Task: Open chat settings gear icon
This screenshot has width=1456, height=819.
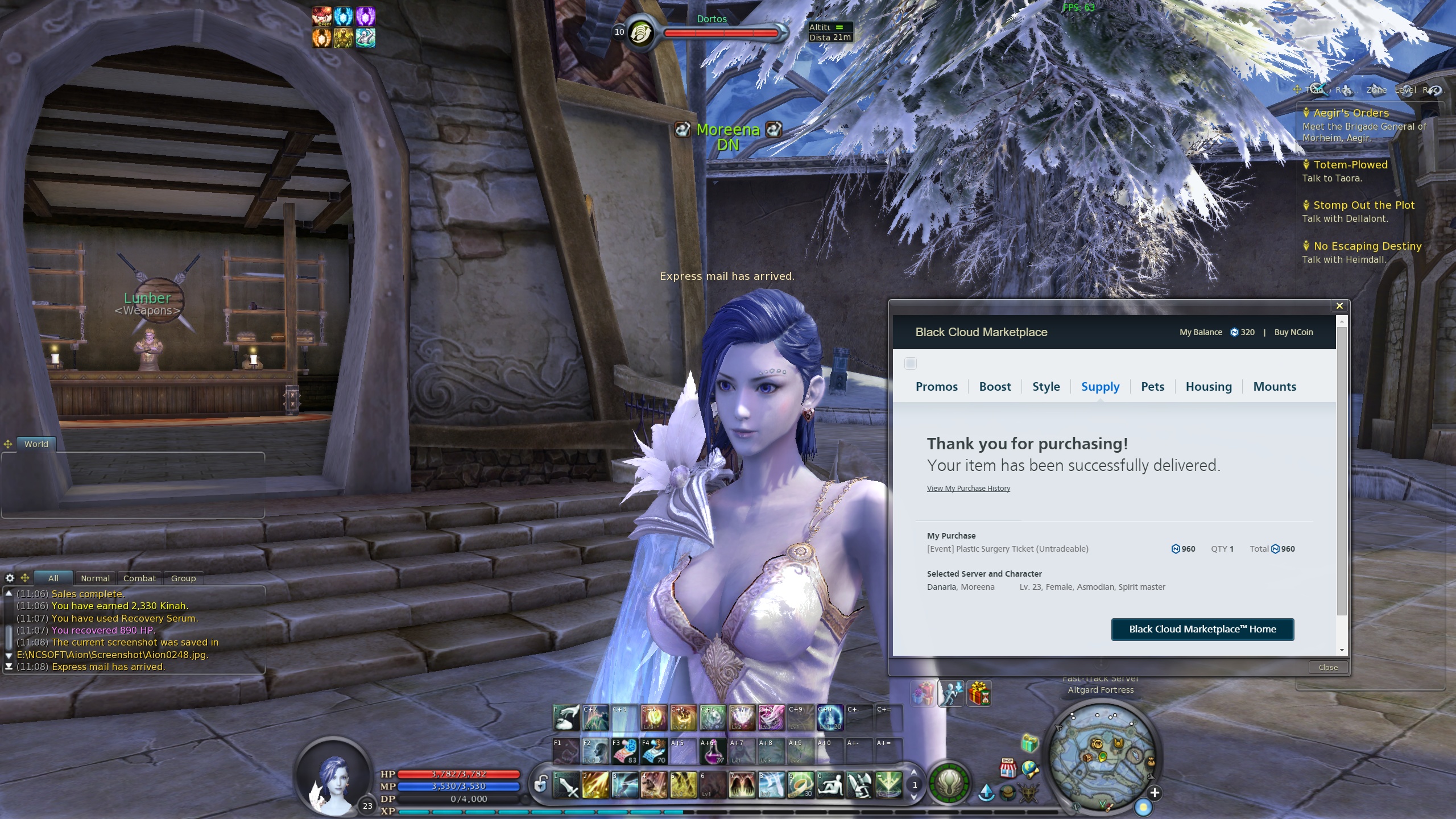Action: click(10, 578)
